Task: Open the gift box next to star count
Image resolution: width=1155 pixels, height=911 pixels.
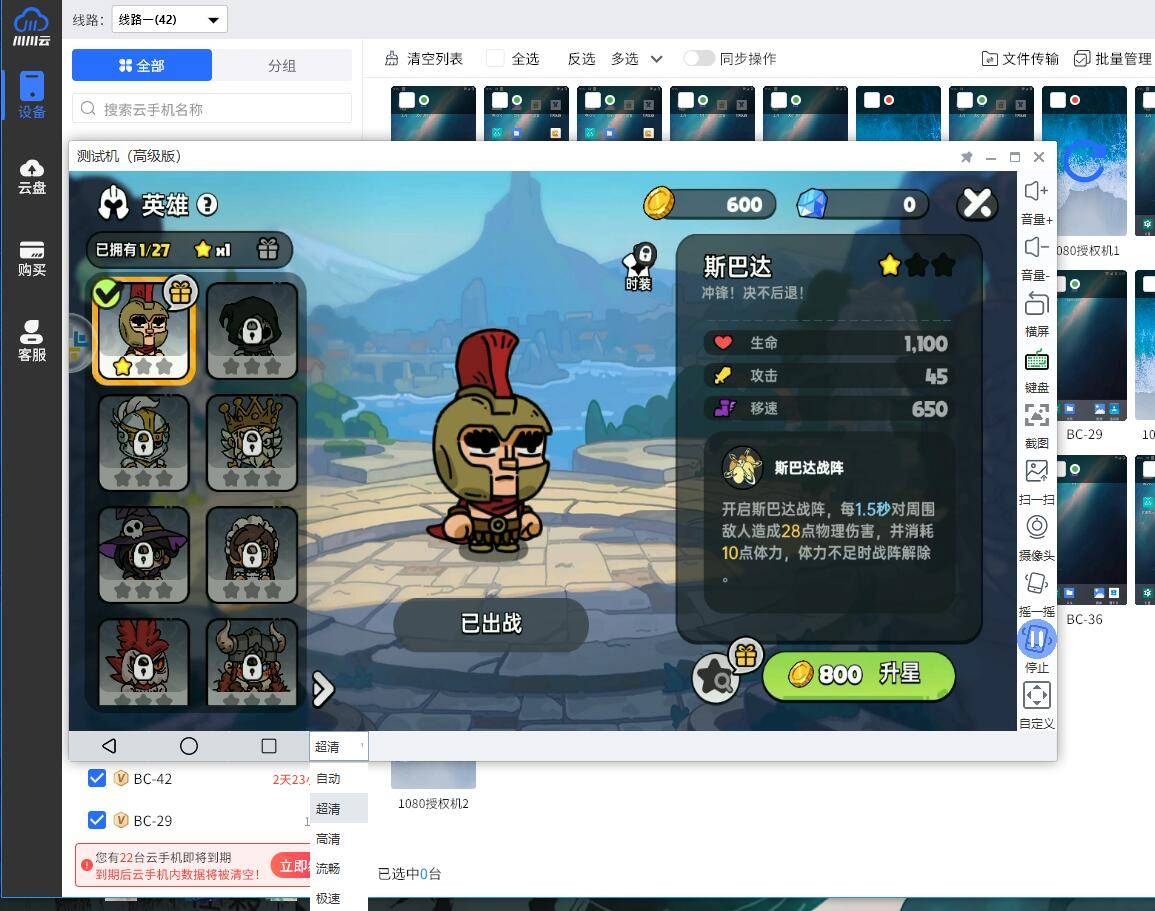Action: (x=267, y=249)
